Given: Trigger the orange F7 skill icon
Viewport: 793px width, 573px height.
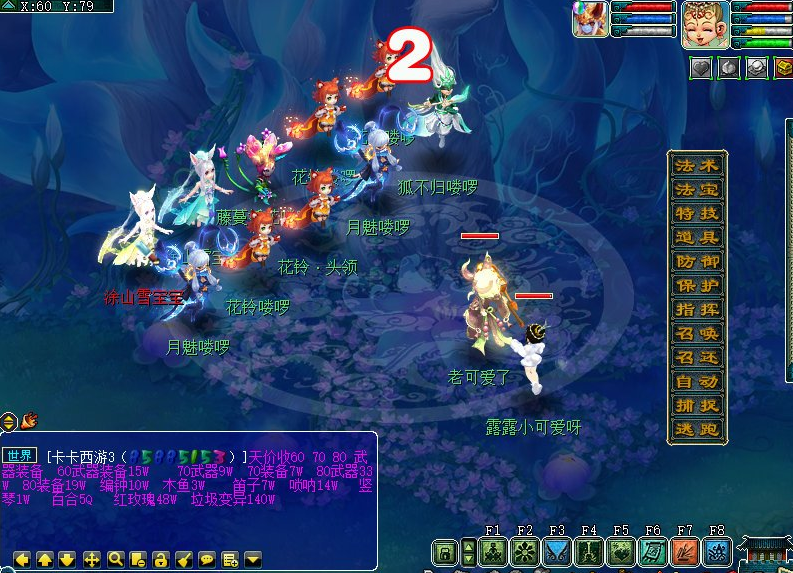Looking at the screenshot, I should click(x=685, y=551).
